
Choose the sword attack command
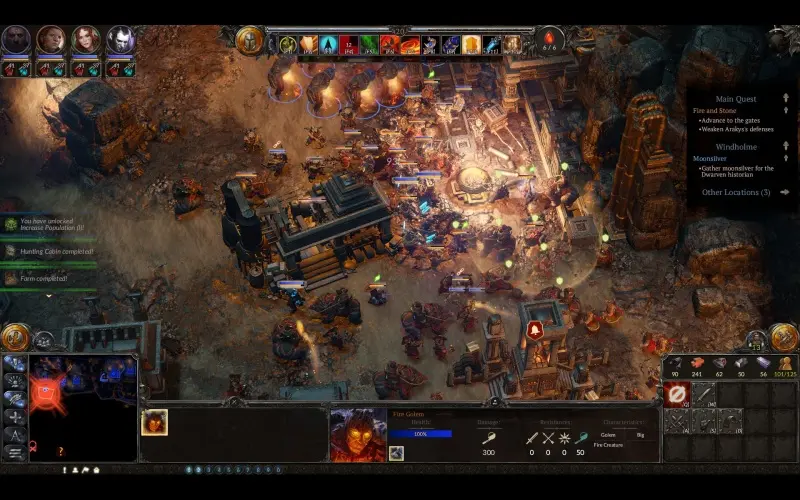pyautogui.click(x=705, y=394)
